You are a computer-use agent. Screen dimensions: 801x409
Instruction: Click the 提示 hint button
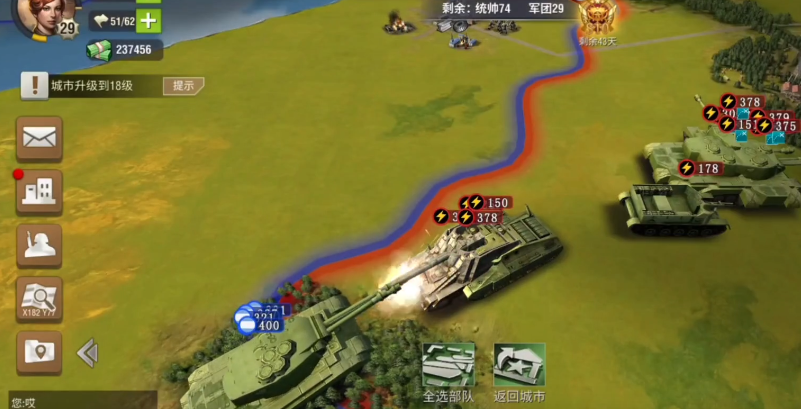coord(183,86)
